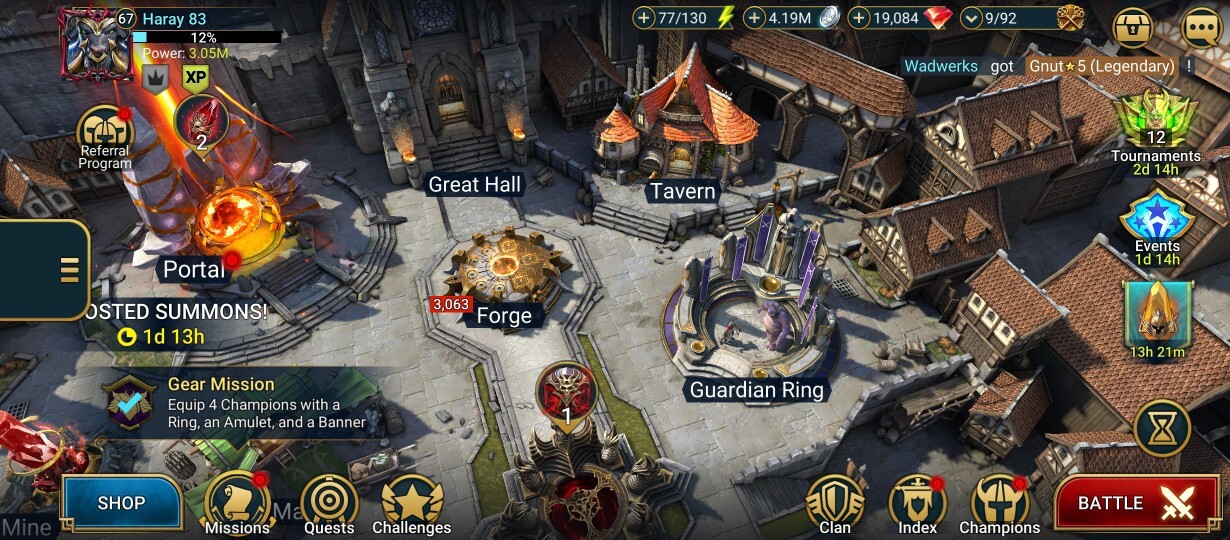Open the Missions menu
This screenshot has width=1230, height=540.
(x=237, y=502)
